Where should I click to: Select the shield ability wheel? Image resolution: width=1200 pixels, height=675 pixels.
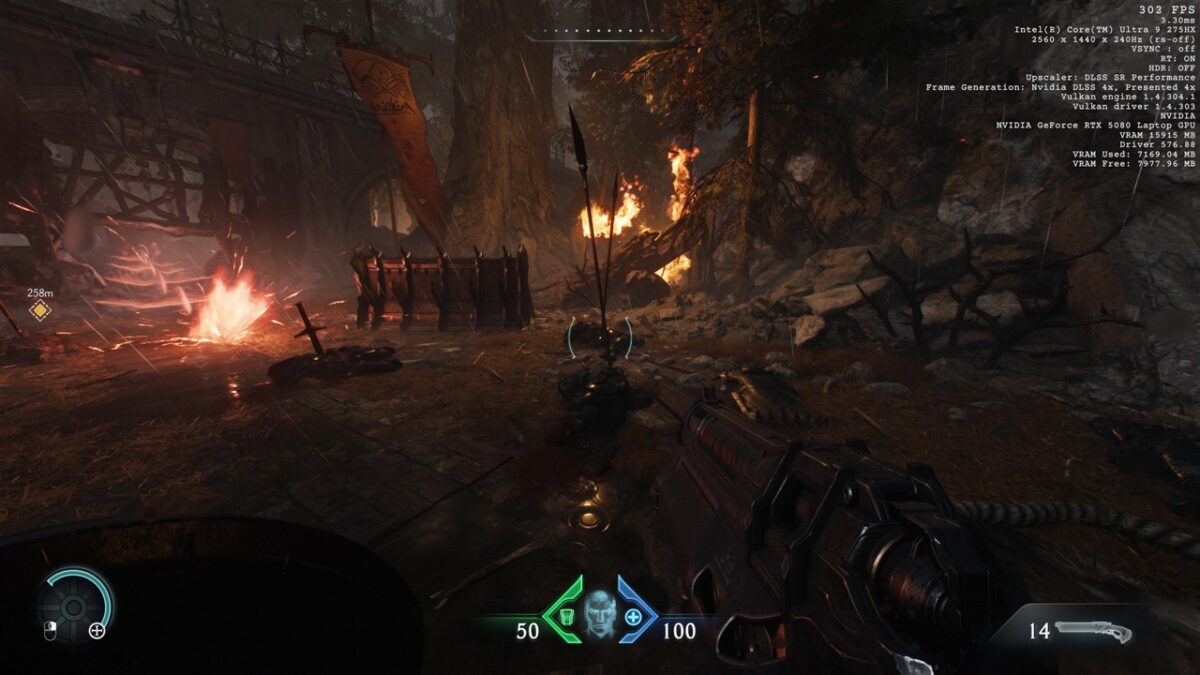74,605
